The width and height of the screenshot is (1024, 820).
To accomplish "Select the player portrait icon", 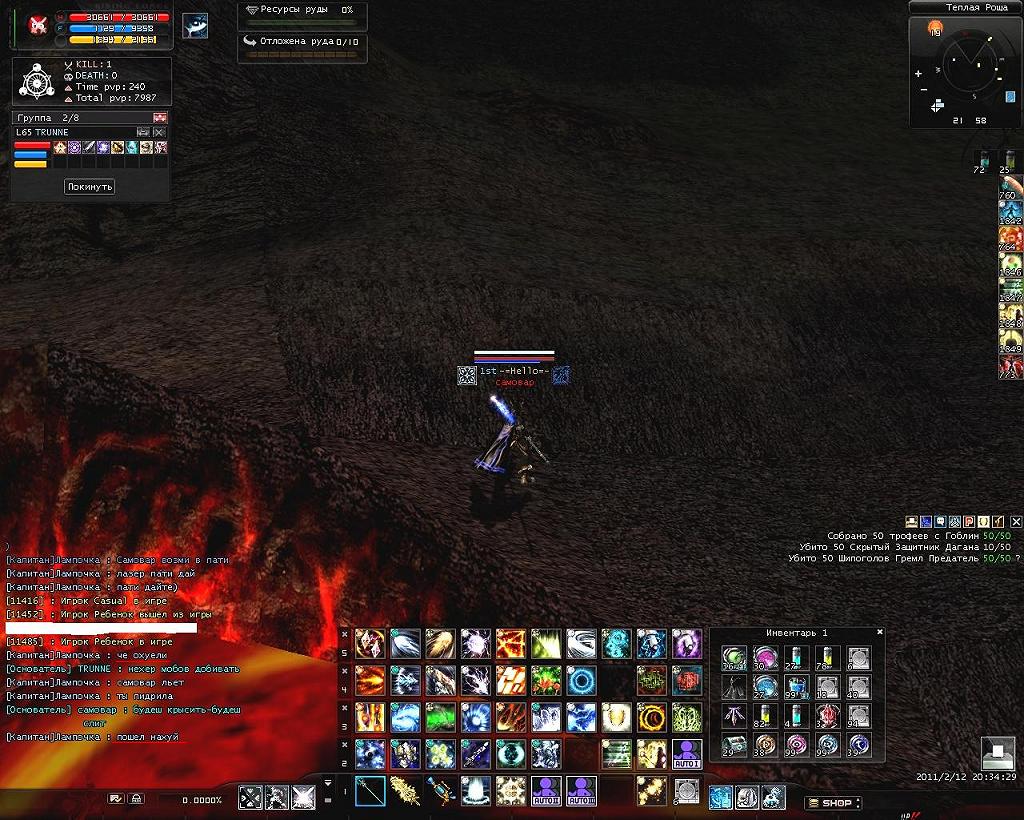I will pyautogui.click(x=38, y=26).
